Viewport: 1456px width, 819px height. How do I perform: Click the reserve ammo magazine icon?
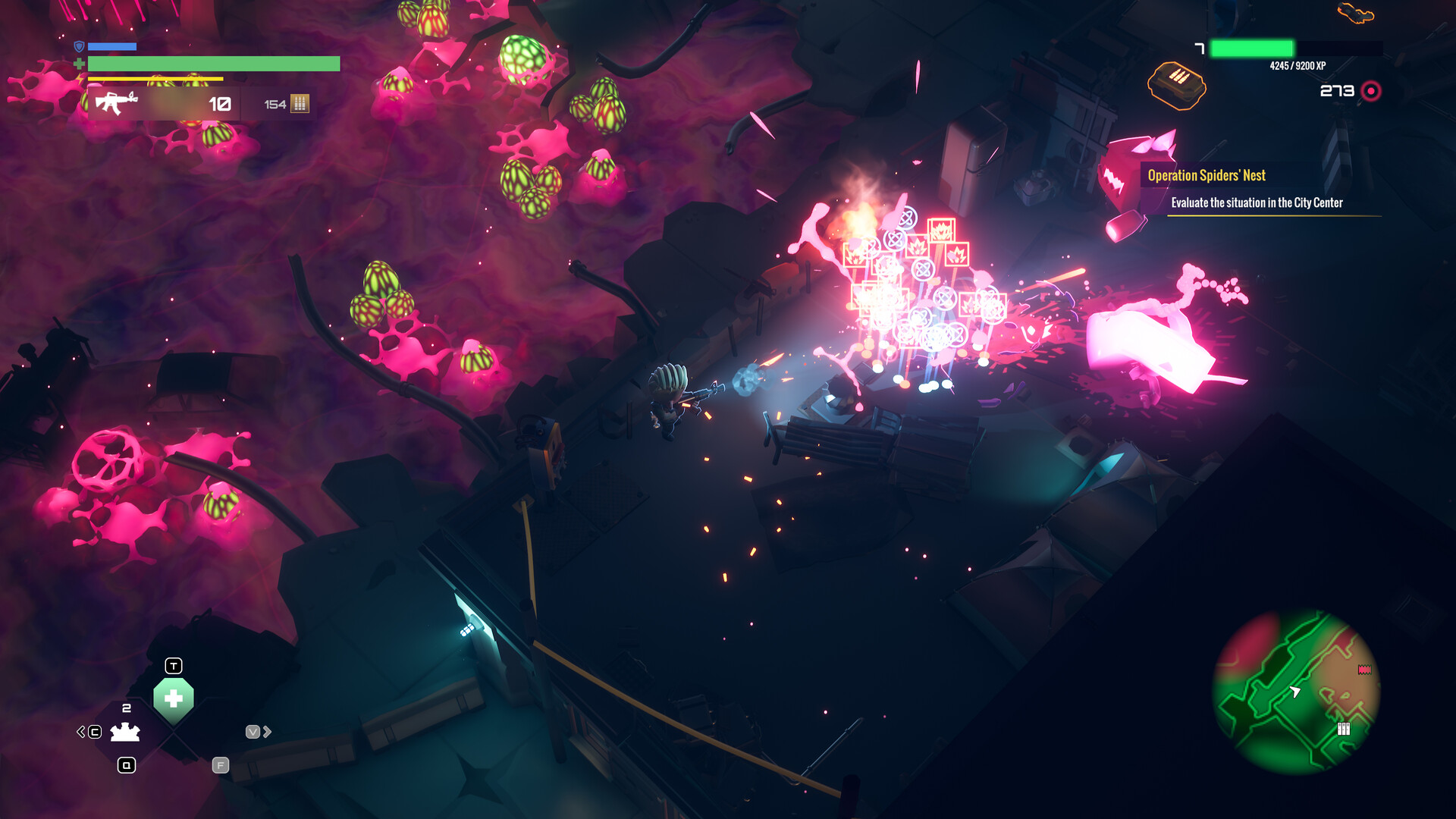point(300,102)
